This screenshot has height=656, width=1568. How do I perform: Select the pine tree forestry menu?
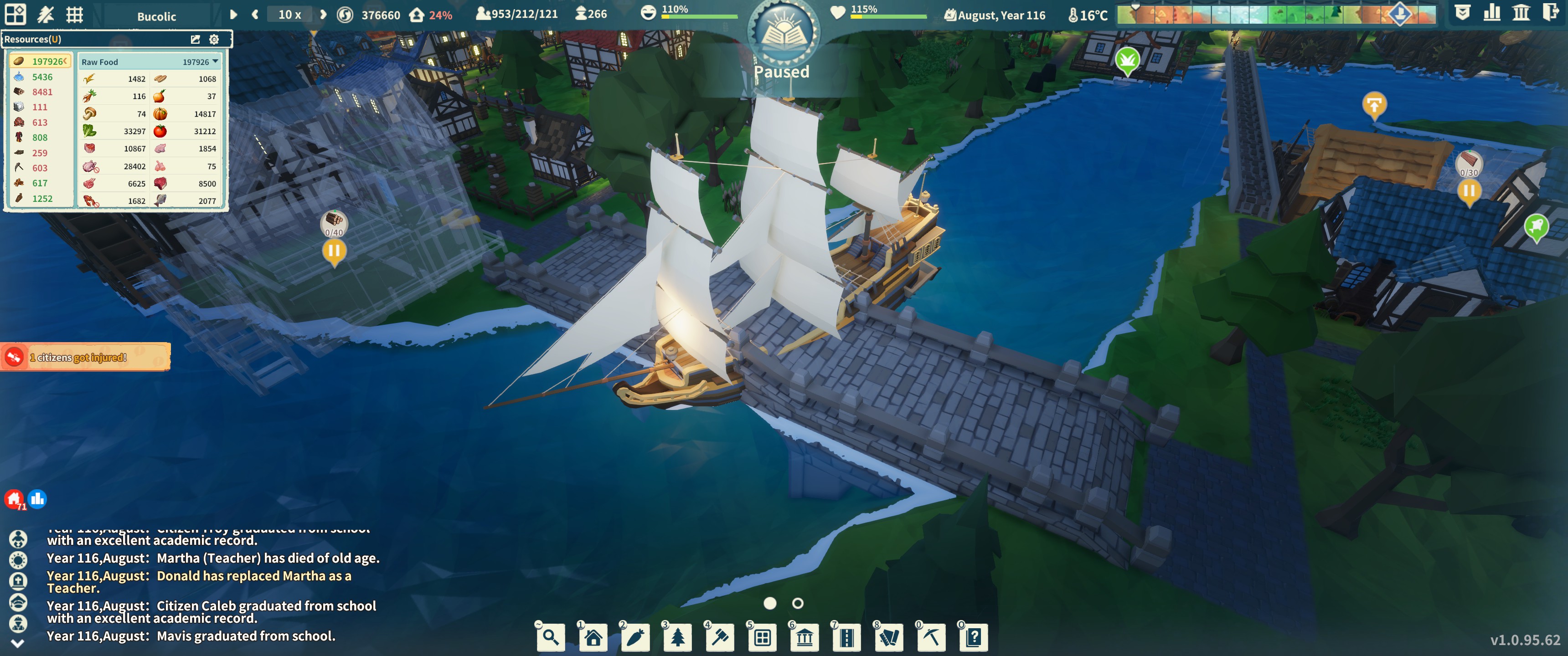677,637
